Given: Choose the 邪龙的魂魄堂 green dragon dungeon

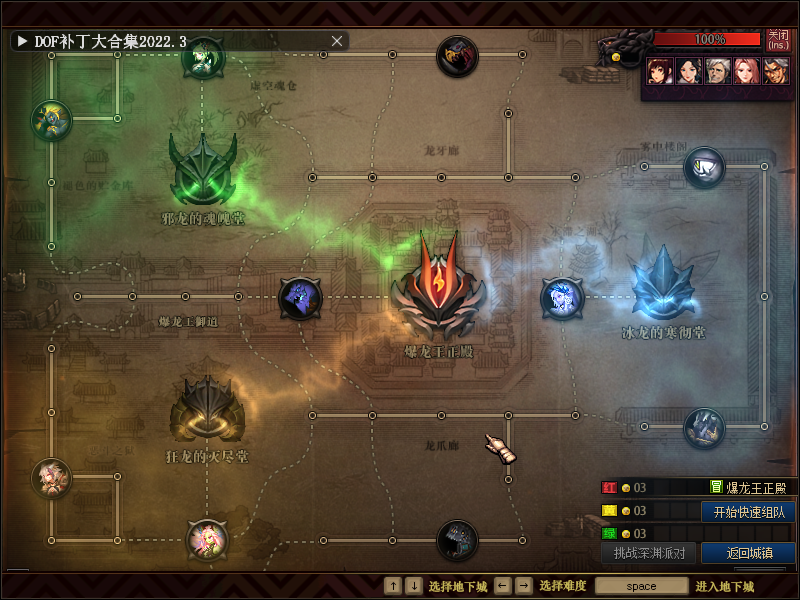Looking at the screenshot, I should pos(203,170).
